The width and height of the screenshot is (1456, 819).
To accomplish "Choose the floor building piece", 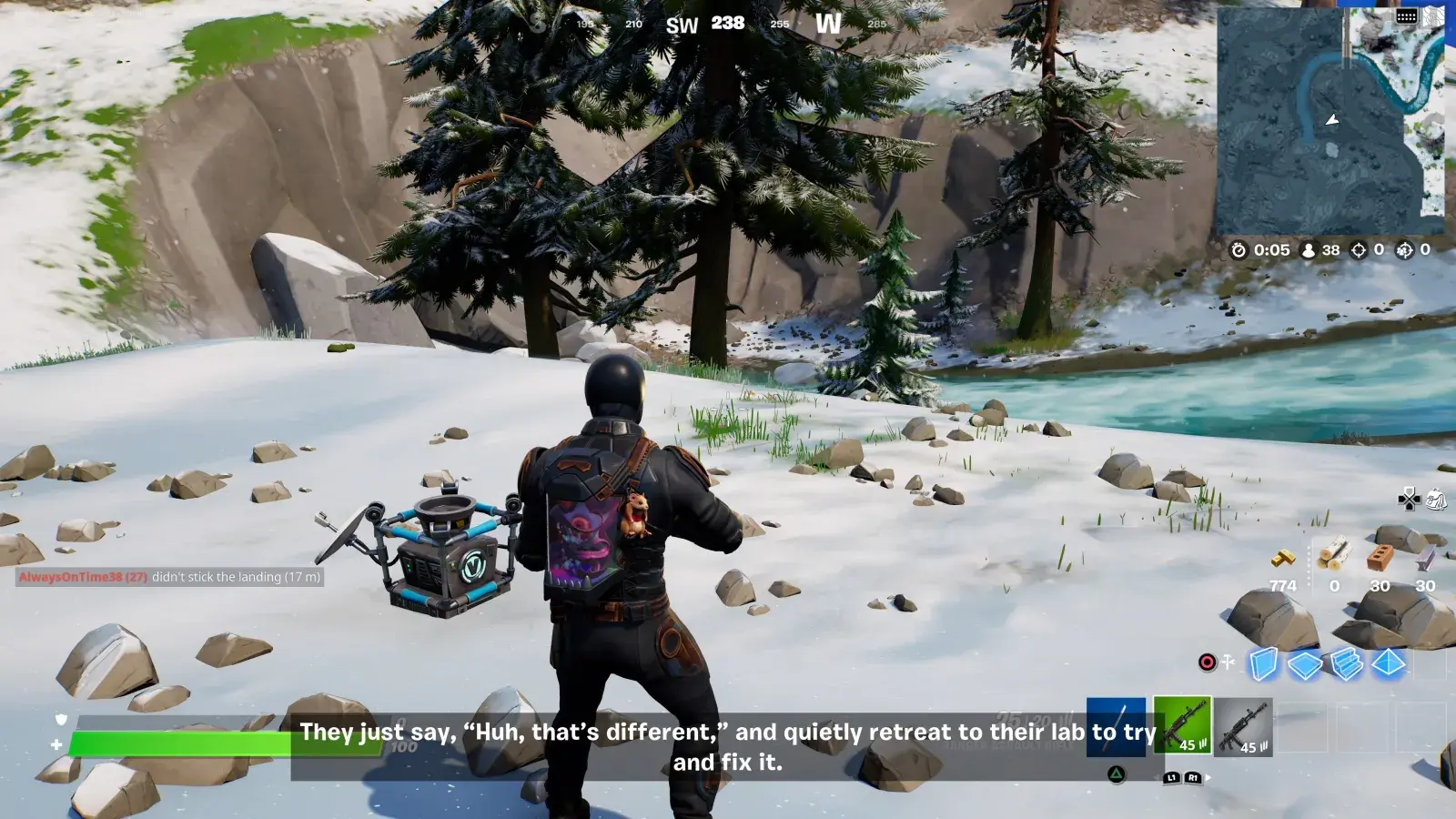I will pos(1305,664).
